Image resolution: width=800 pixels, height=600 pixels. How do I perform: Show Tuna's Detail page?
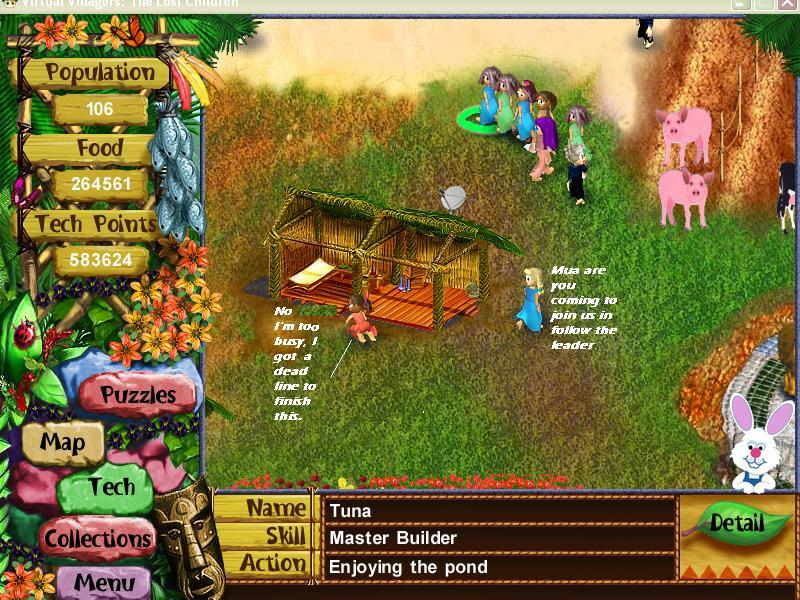737,522
